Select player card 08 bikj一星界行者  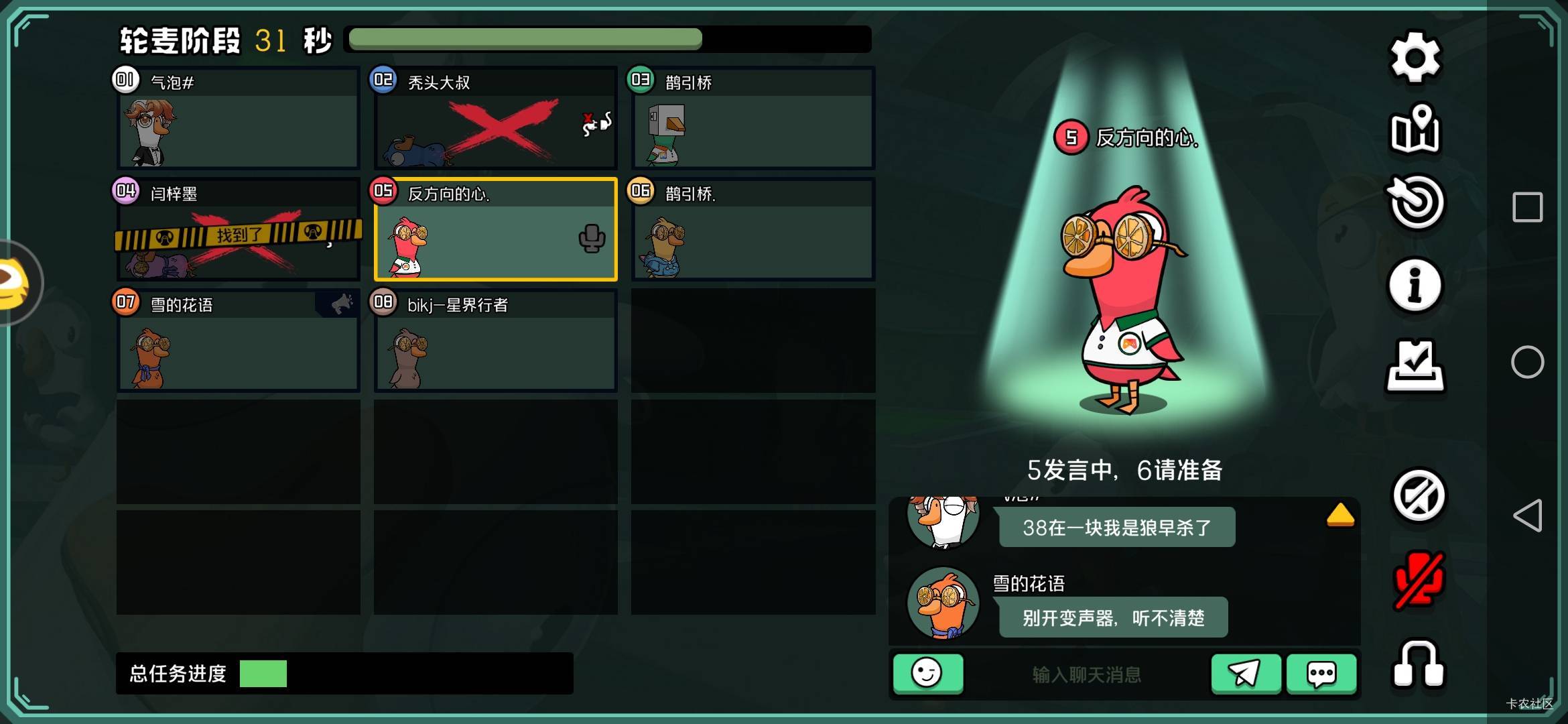495,342
